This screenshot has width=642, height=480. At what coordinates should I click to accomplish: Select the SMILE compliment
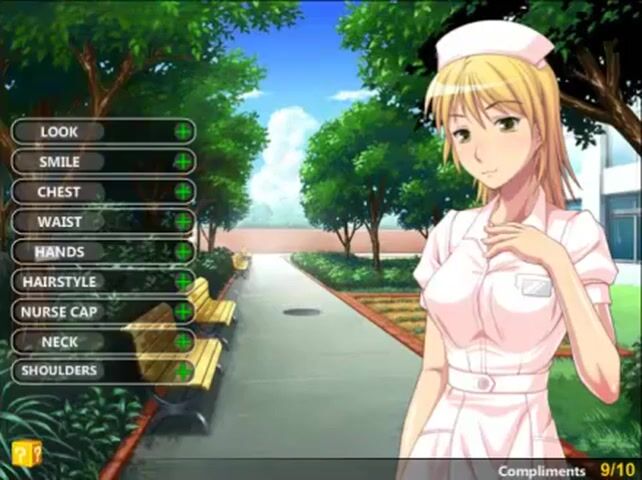pyautogui.click(x=102, y=161)
